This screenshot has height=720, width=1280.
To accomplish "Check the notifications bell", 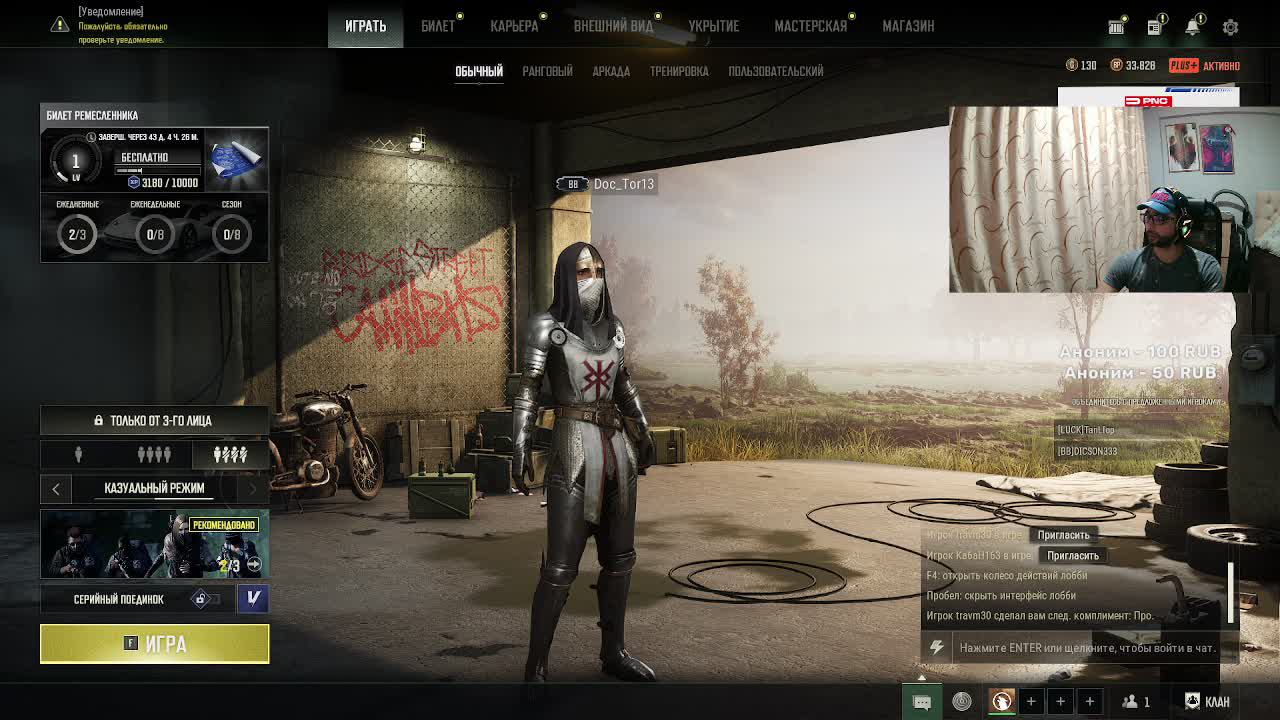I will click(x=1192, y=27).
